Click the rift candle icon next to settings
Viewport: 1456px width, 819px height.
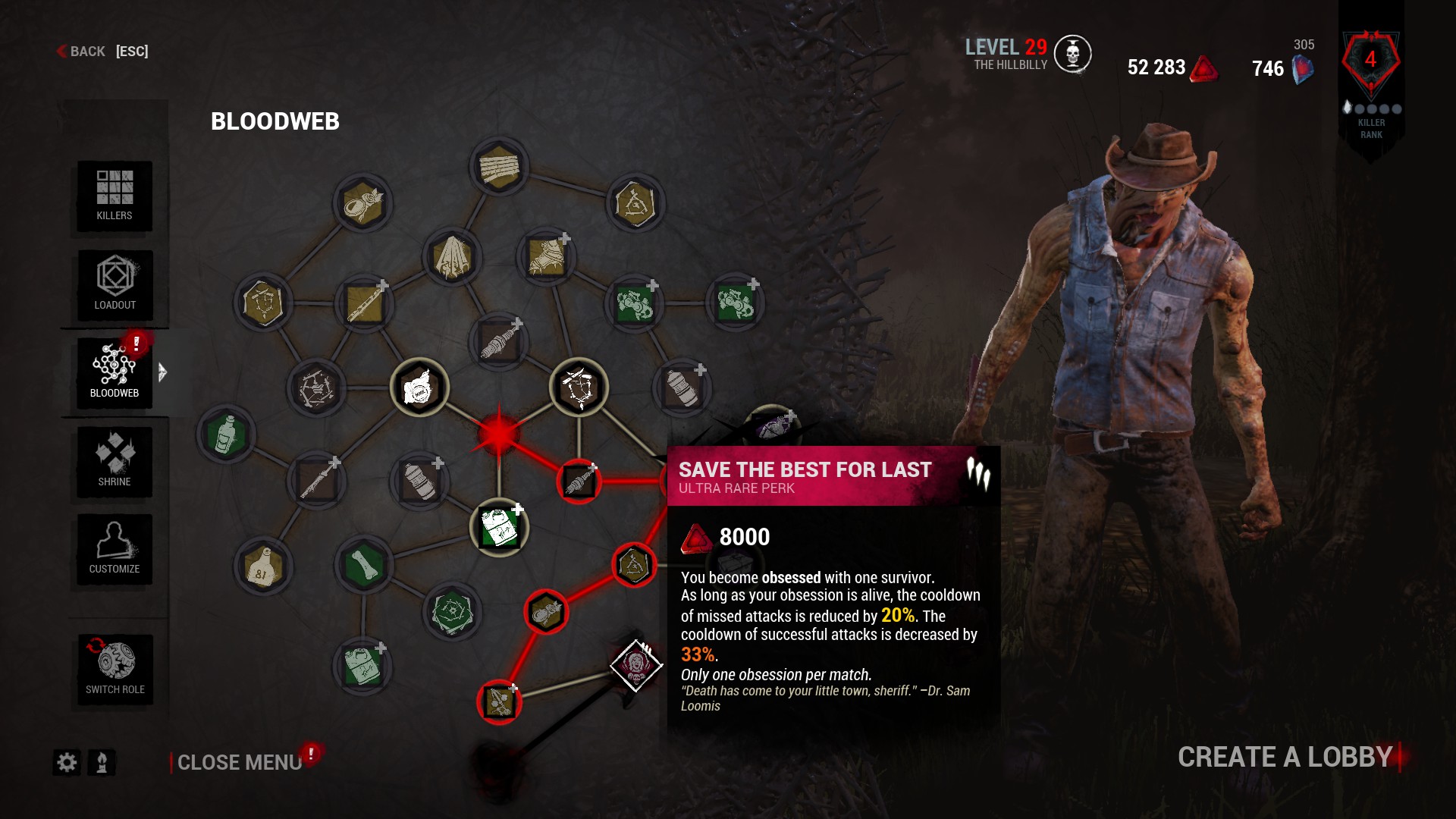(101, 764)
